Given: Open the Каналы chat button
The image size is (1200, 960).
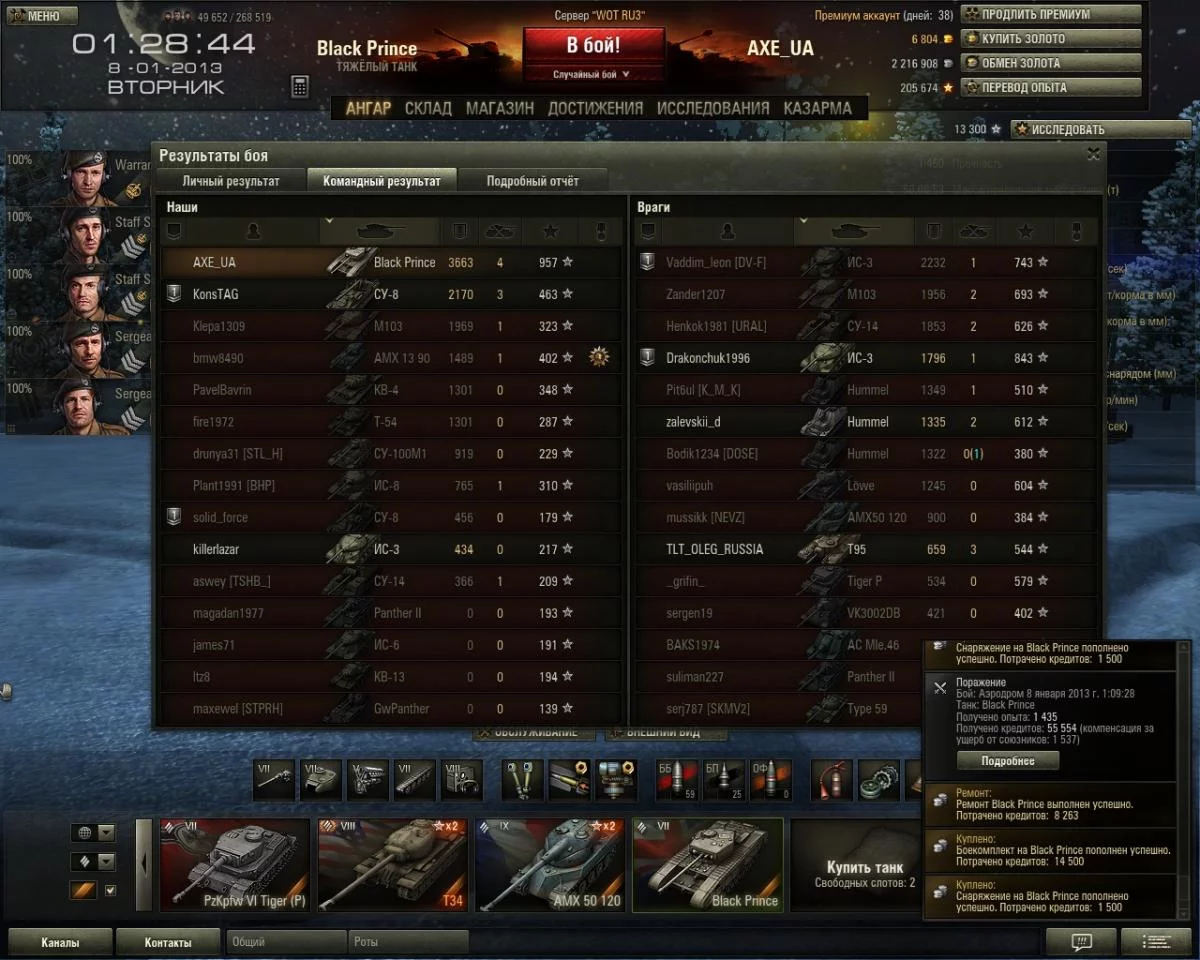Looking at the screenshot, I should pyautogui.click(x=60, y=942).
